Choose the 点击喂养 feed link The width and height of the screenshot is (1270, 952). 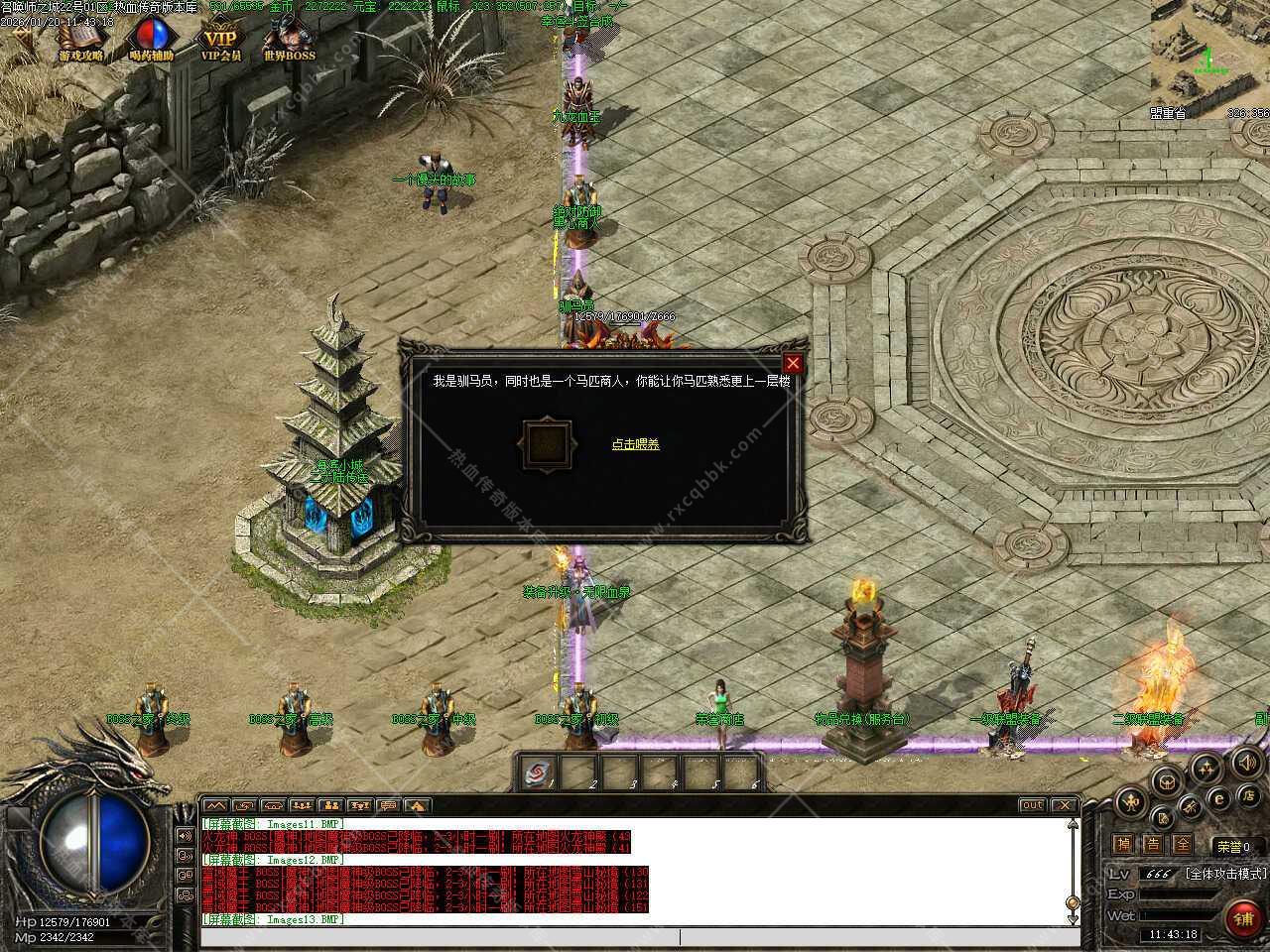tap(635, 444)
